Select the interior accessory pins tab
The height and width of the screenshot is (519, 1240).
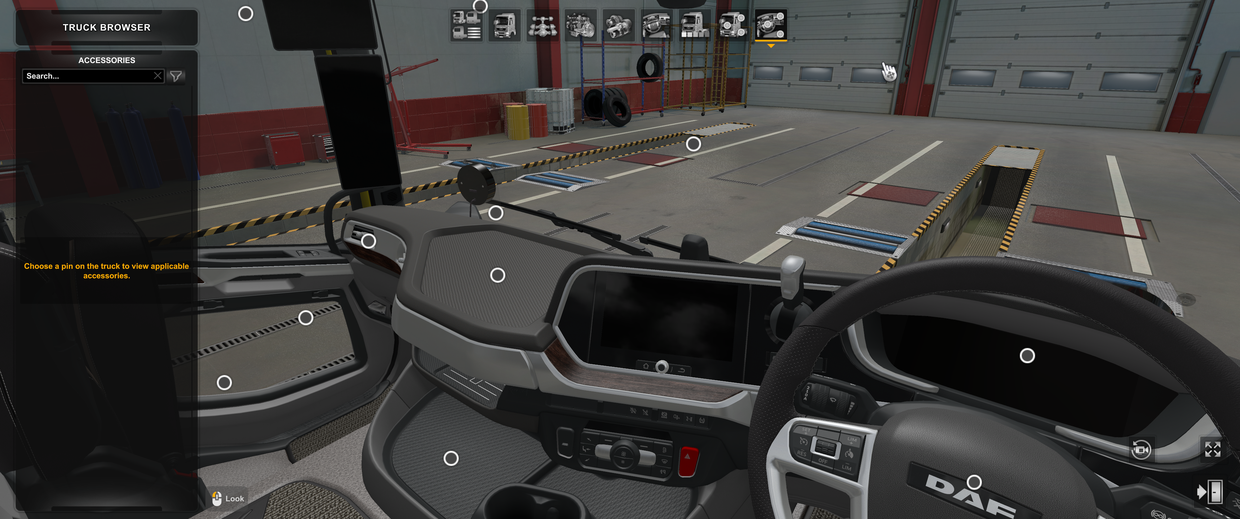tap(770, 25)
